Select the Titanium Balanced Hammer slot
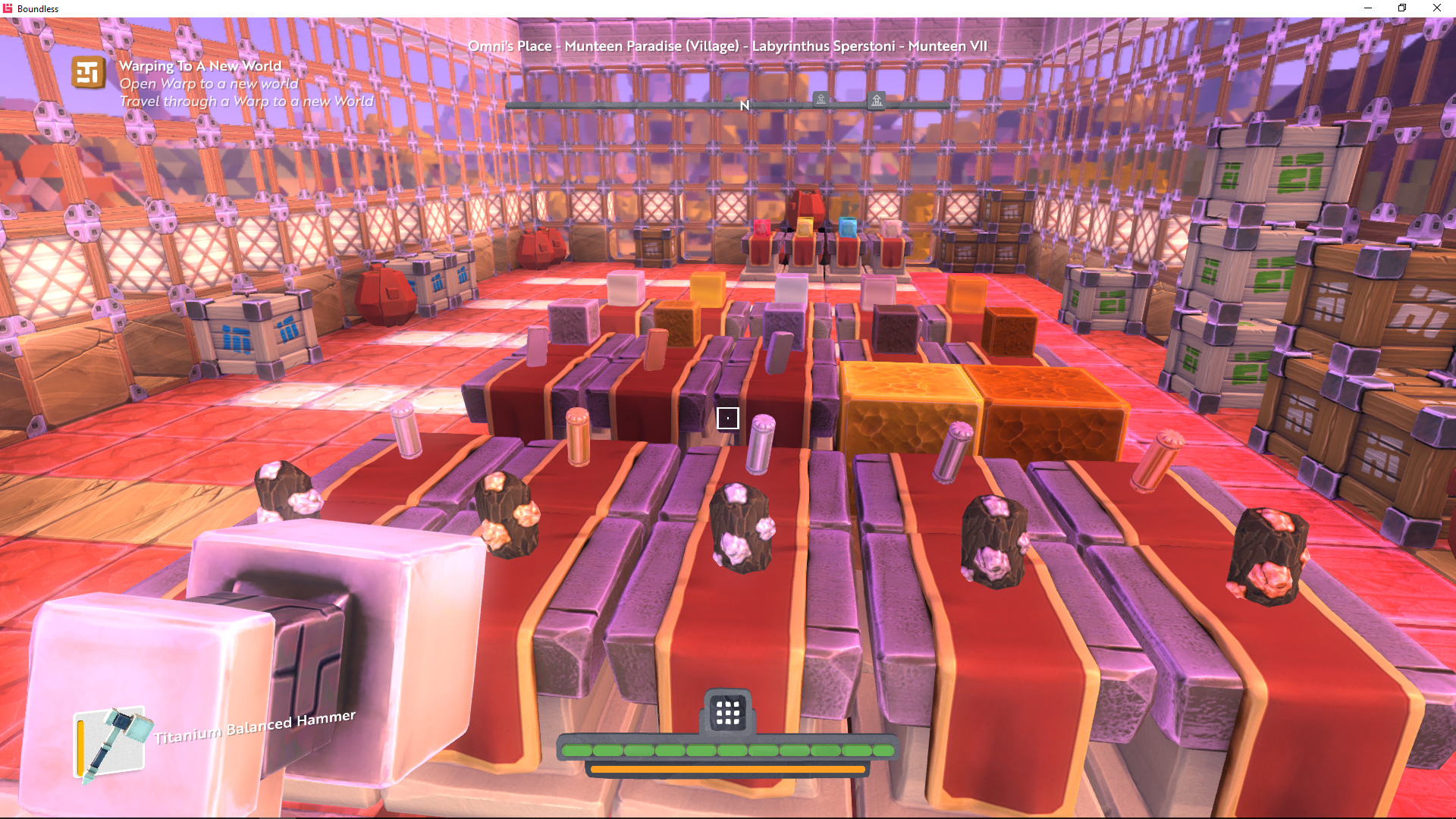1456x819 pixels. pyautogui.click(x=114, y=745)
